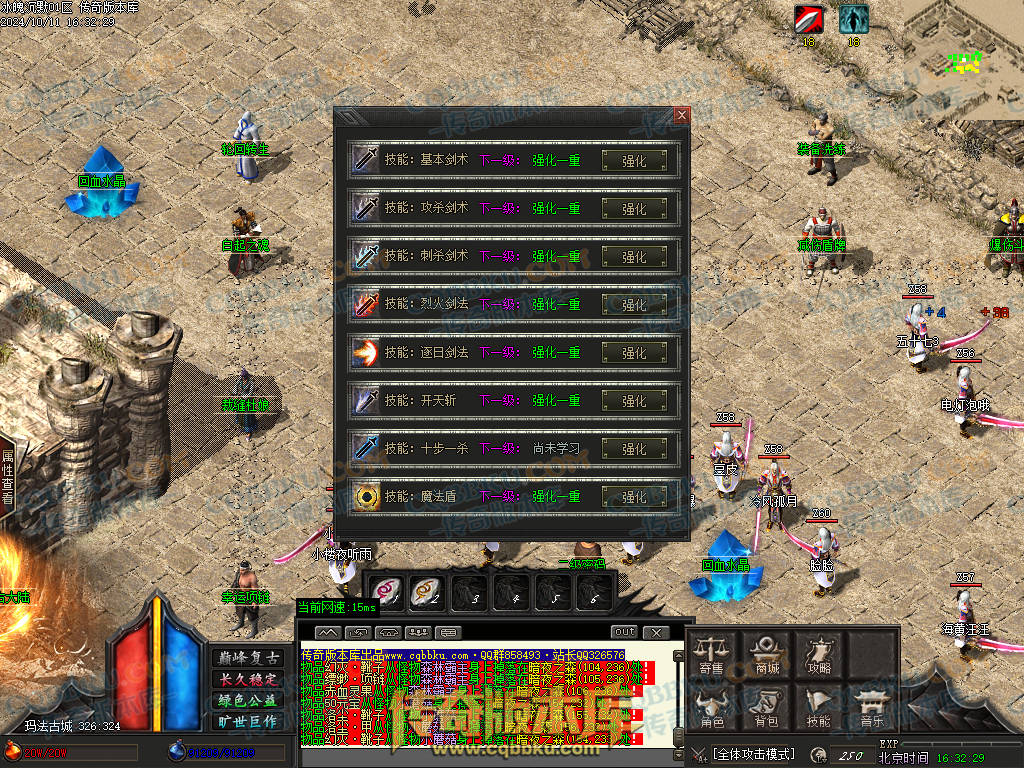Image resolution: width=1024 pixels, height=768 pixels.
Task: Enhance the 基本剑术 skill
Action: 634,160
